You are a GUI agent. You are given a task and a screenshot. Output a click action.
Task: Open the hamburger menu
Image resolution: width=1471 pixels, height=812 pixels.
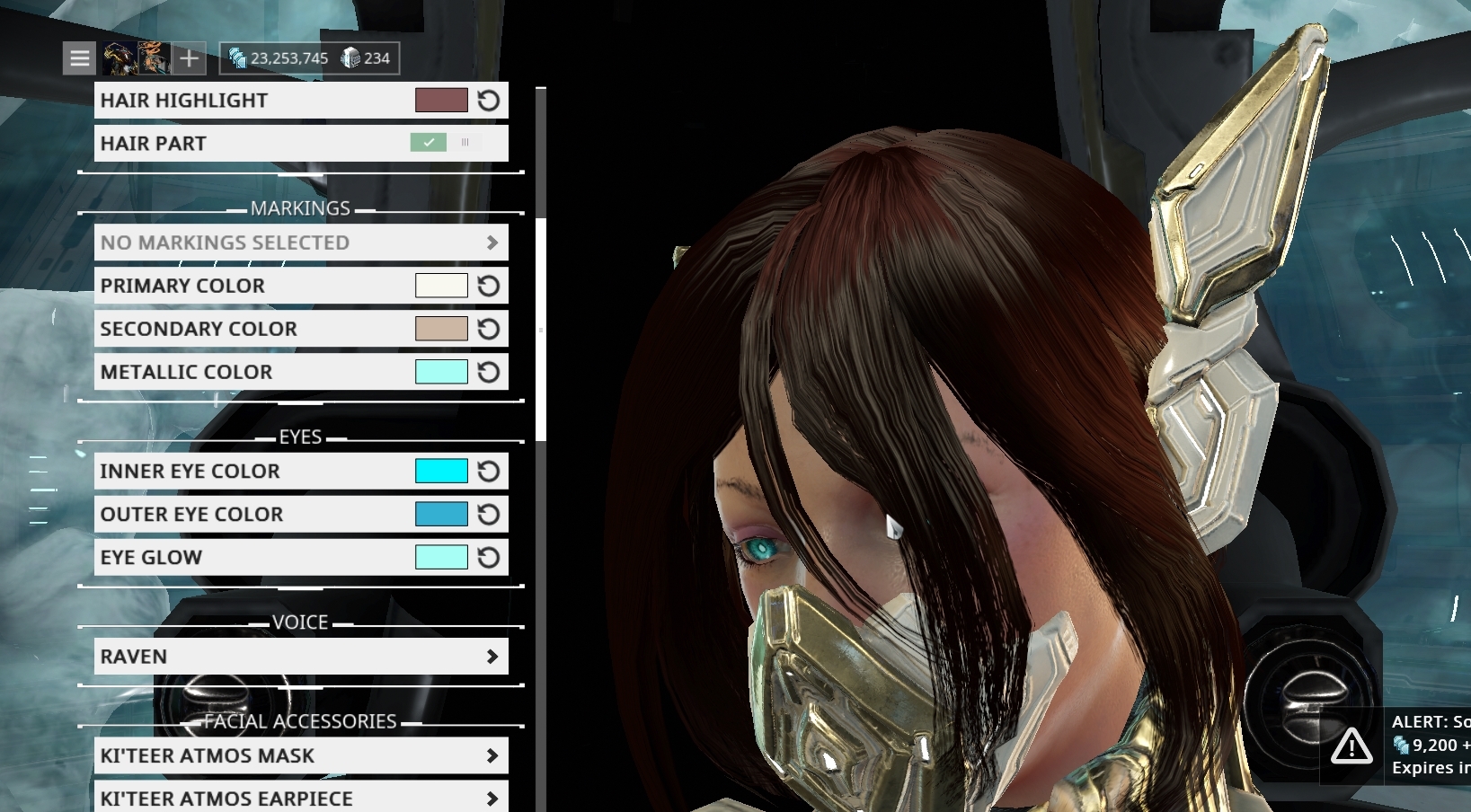coord(79,57)
